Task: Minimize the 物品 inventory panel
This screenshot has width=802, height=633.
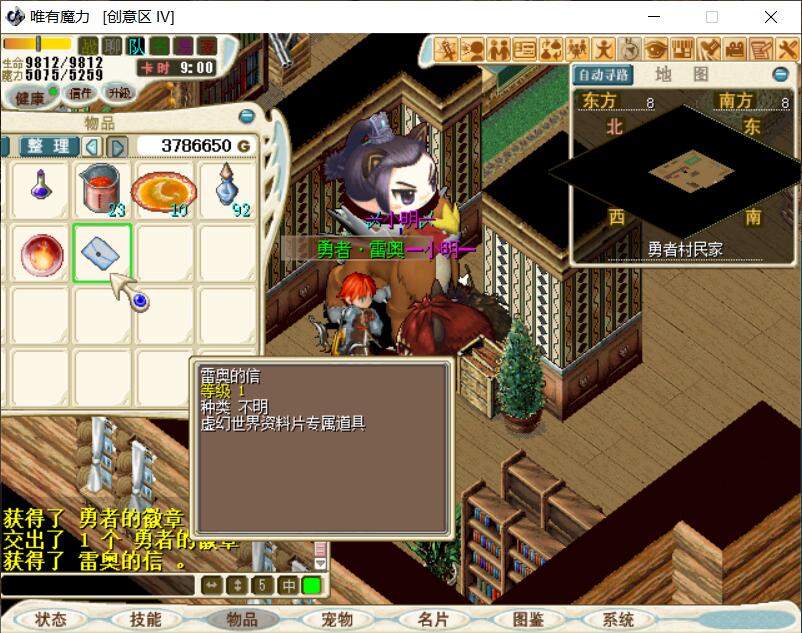Action: click(246, 117)
